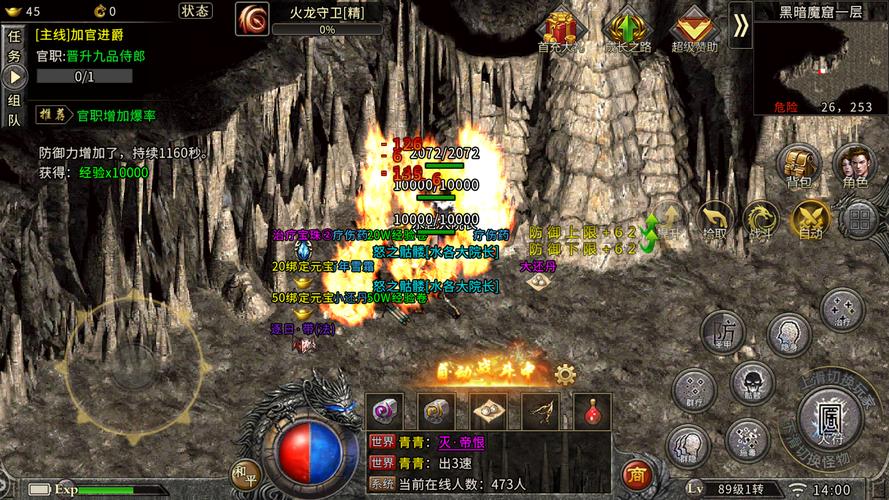Use the red potion quick slot
The width and height of the screenshot is (889, 500).
592,410
